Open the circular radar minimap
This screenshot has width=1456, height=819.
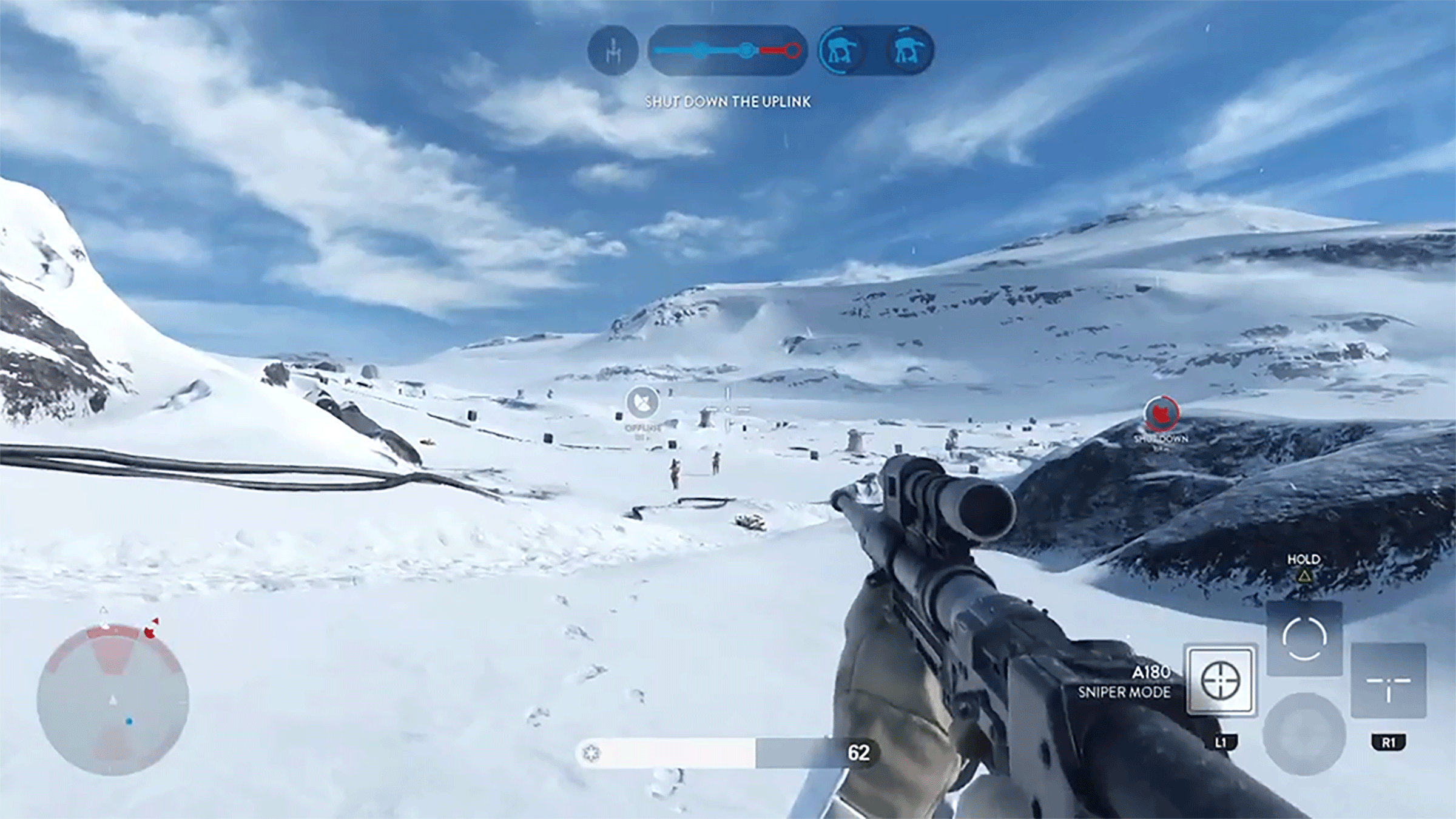pyautogui.click(x=113, y=701)
